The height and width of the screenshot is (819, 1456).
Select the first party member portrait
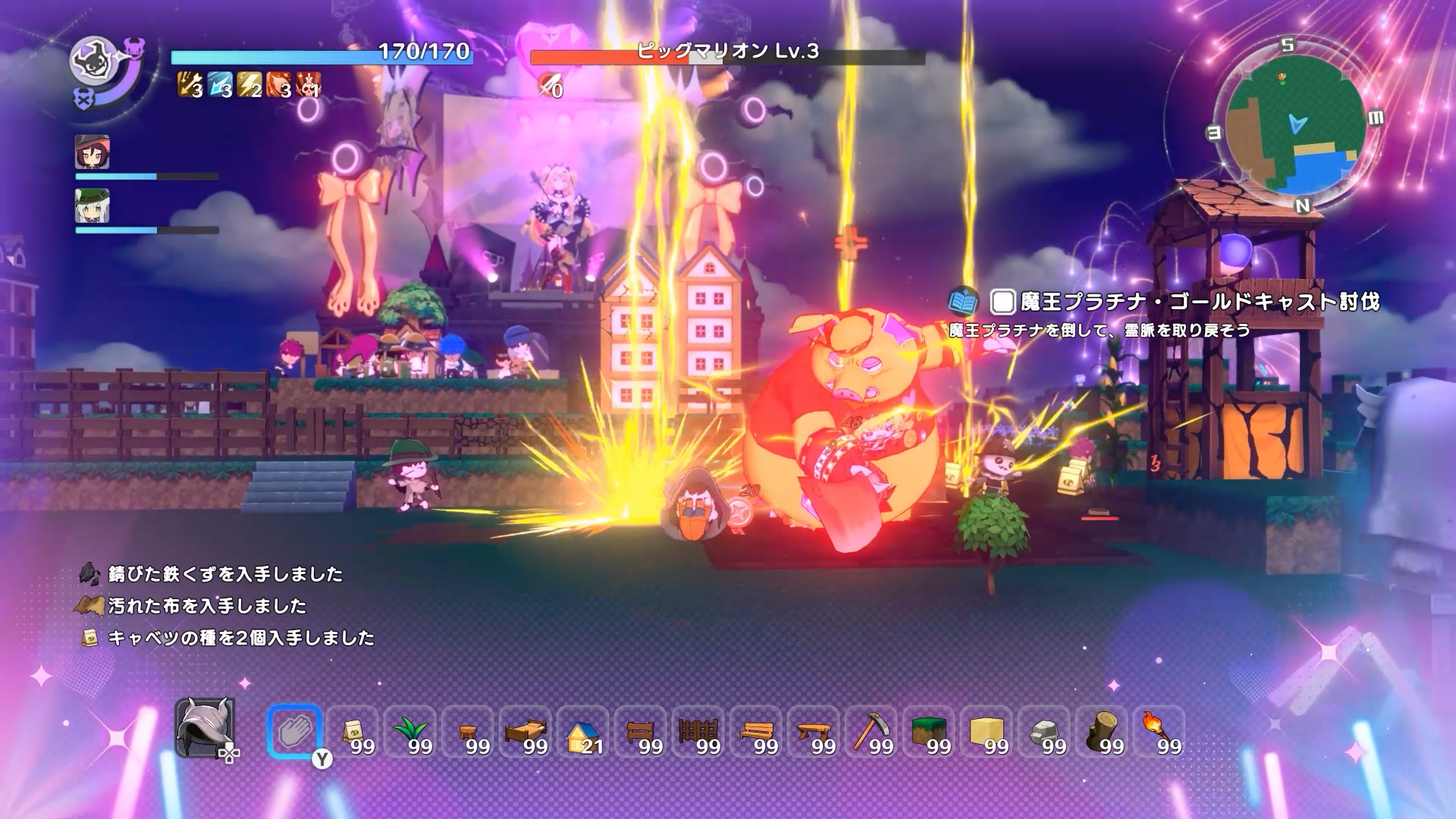pyautogui.click(x=91, y=152)
